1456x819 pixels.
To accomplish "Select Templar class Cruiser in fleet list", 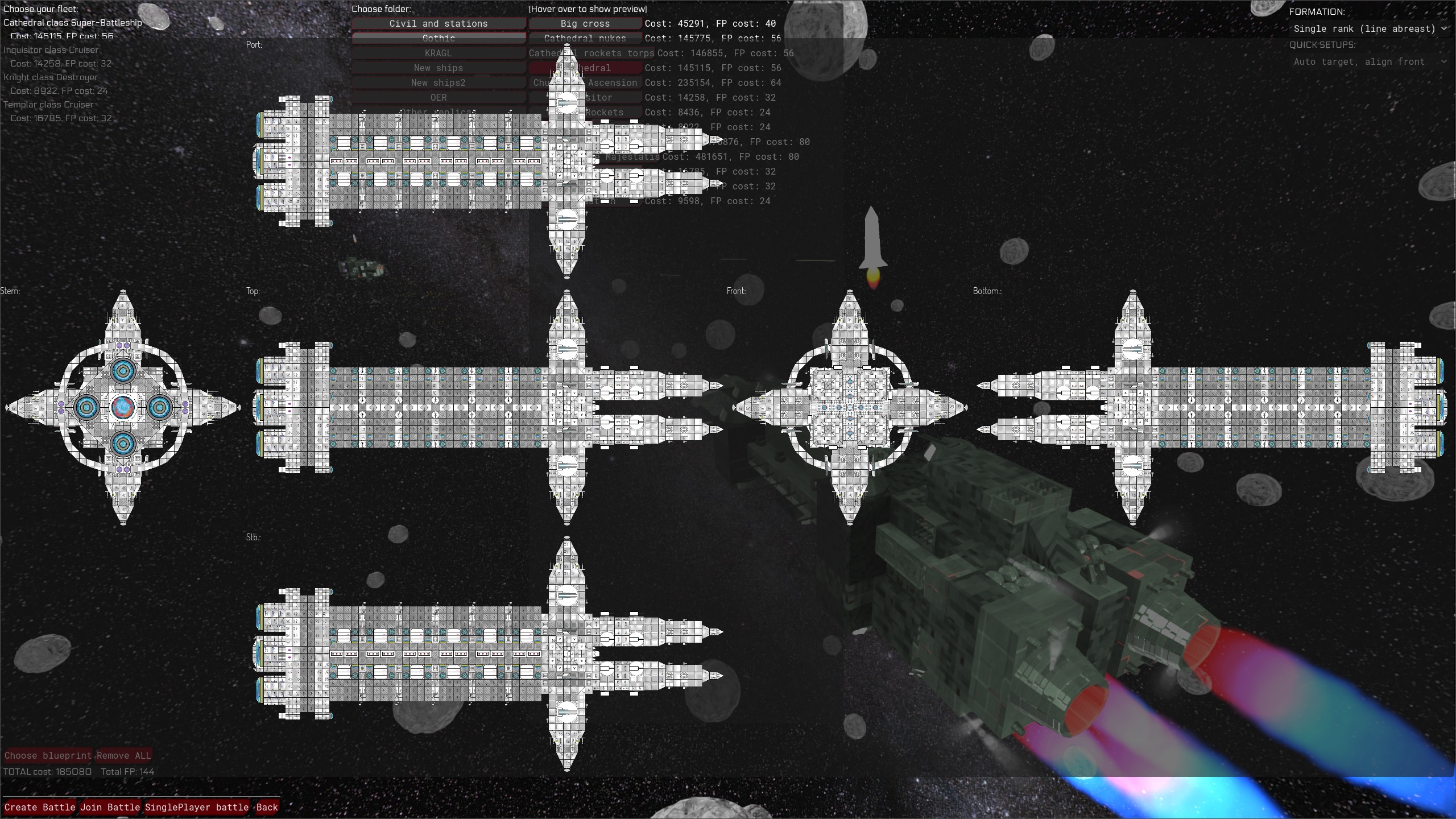I will (48, 105).
